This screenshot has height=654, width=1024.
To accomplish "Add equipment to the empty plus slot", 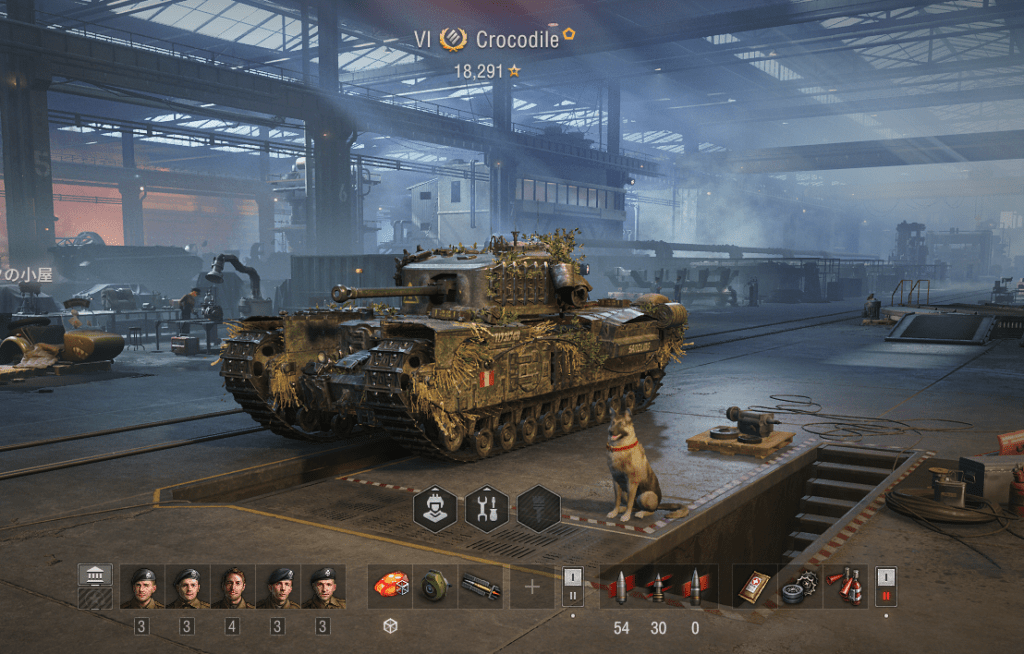I will pos(532,587).
